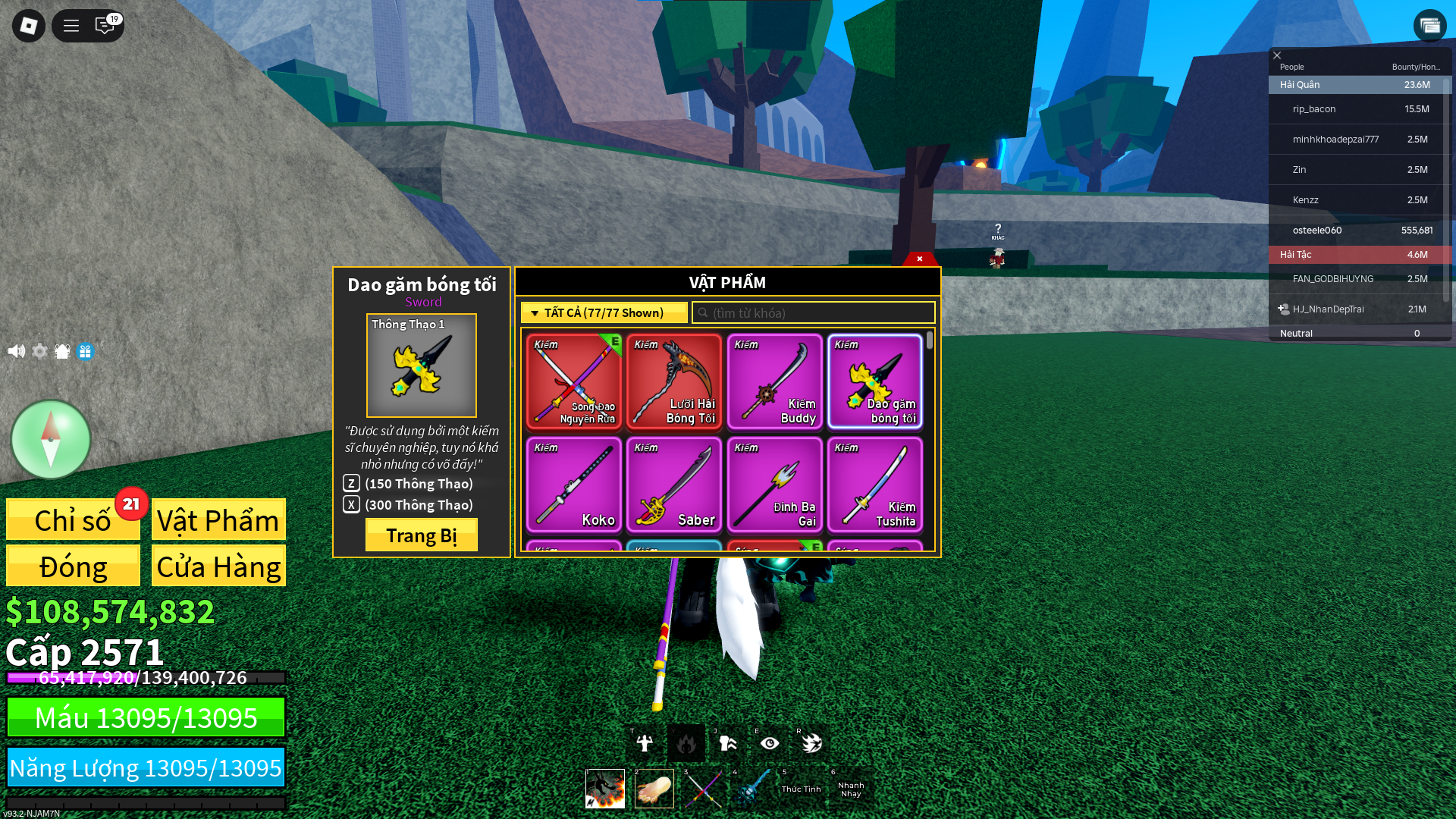Open the Roblox chat with 19 notifications

coord(105,26)
